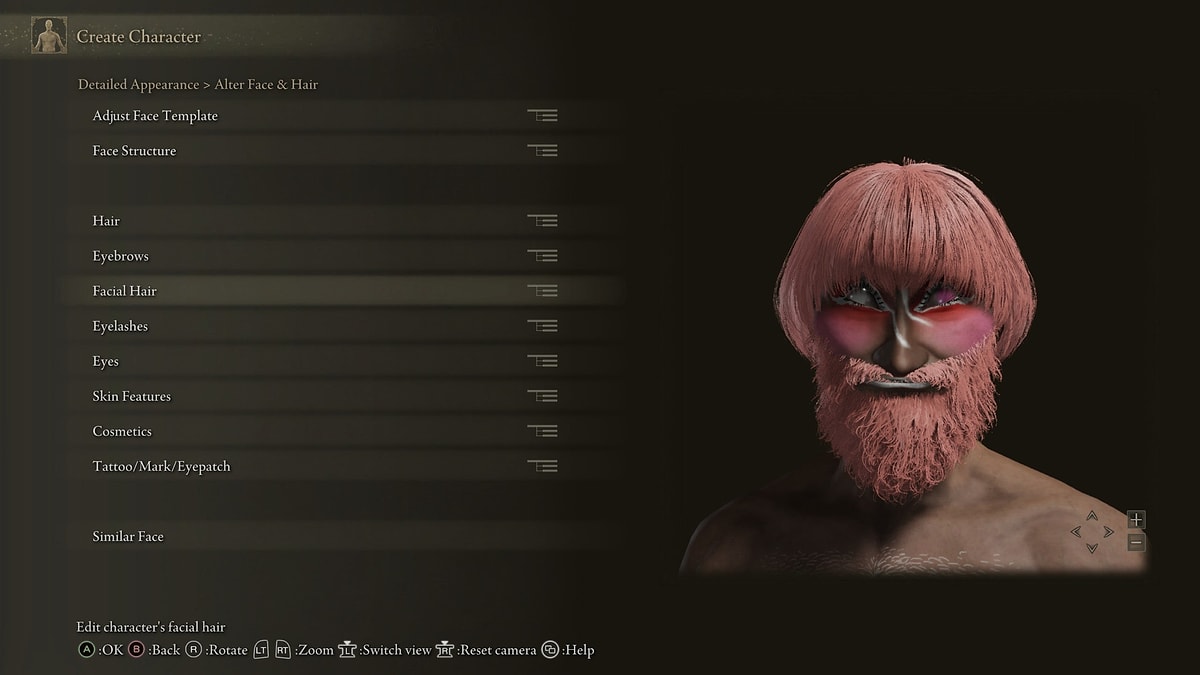The height and width of the screenshot is (675, 1200).
Task: Open the Hair customization submenu
Action: pos(107,221)
